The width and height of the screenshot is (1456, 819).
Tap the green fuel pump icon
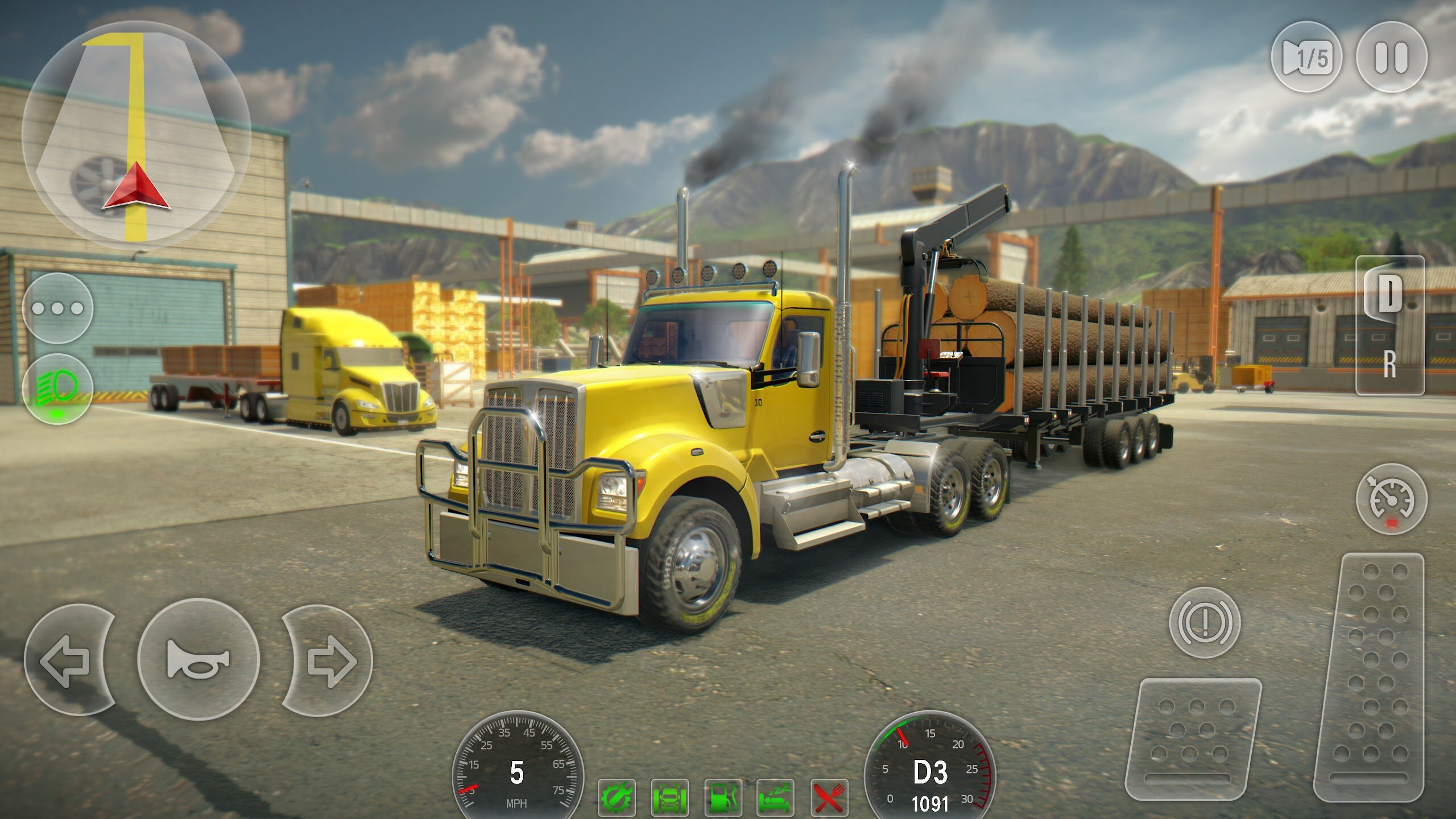point(722,797)
